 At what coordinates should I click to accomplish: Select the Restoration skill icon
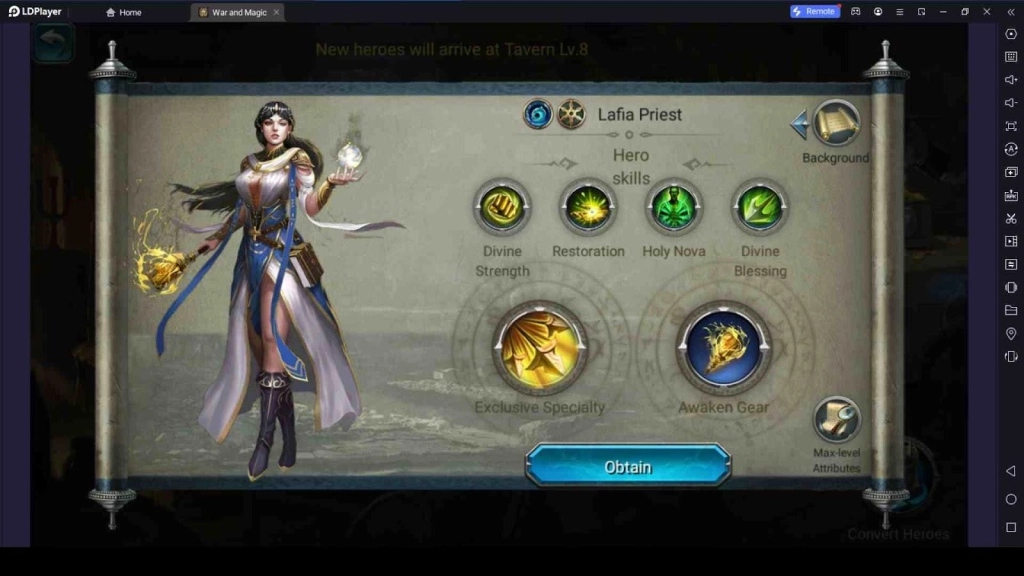588,207
